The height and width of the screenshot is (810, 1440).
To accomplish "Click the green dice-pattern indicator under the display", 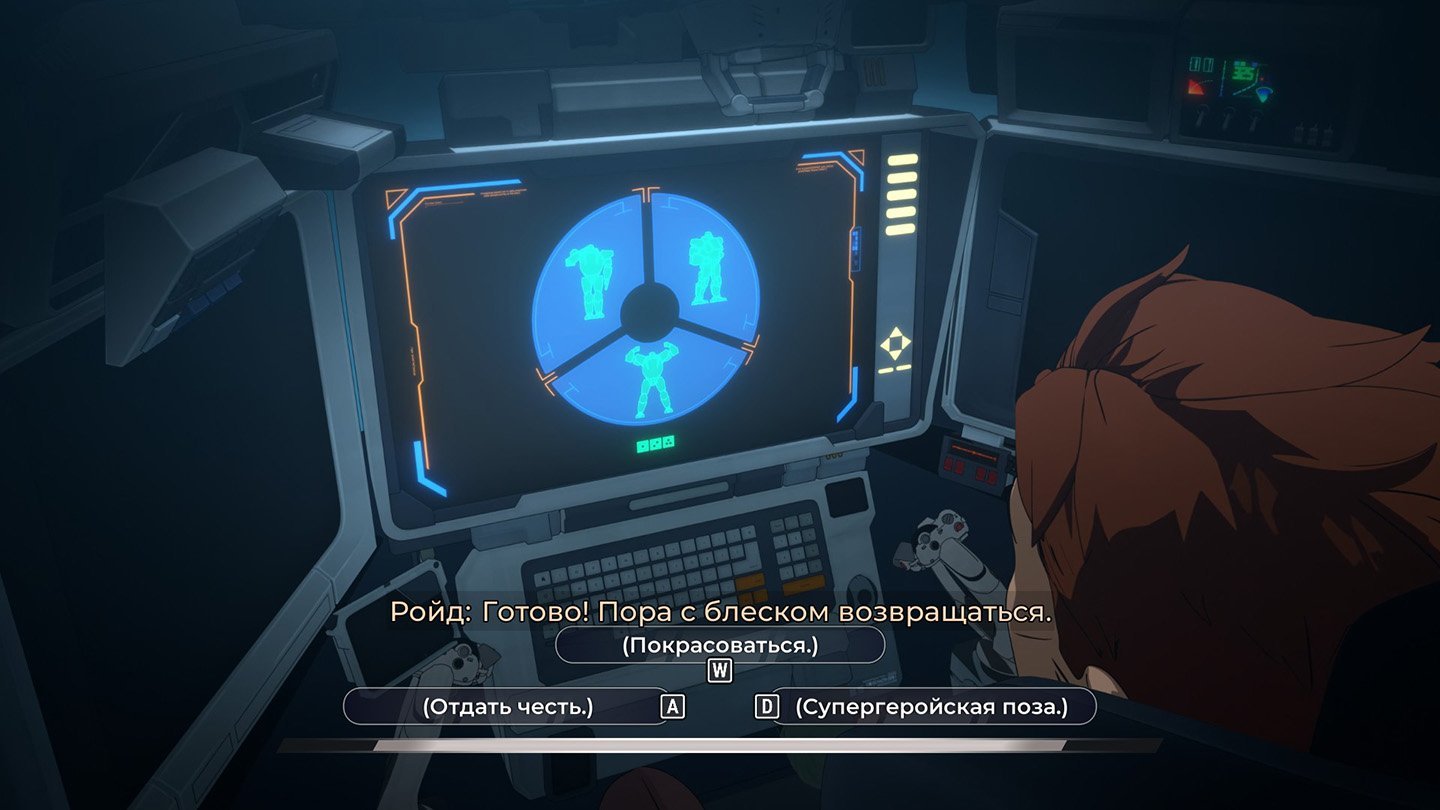I will pyautogui.click(x=656, y=444).
